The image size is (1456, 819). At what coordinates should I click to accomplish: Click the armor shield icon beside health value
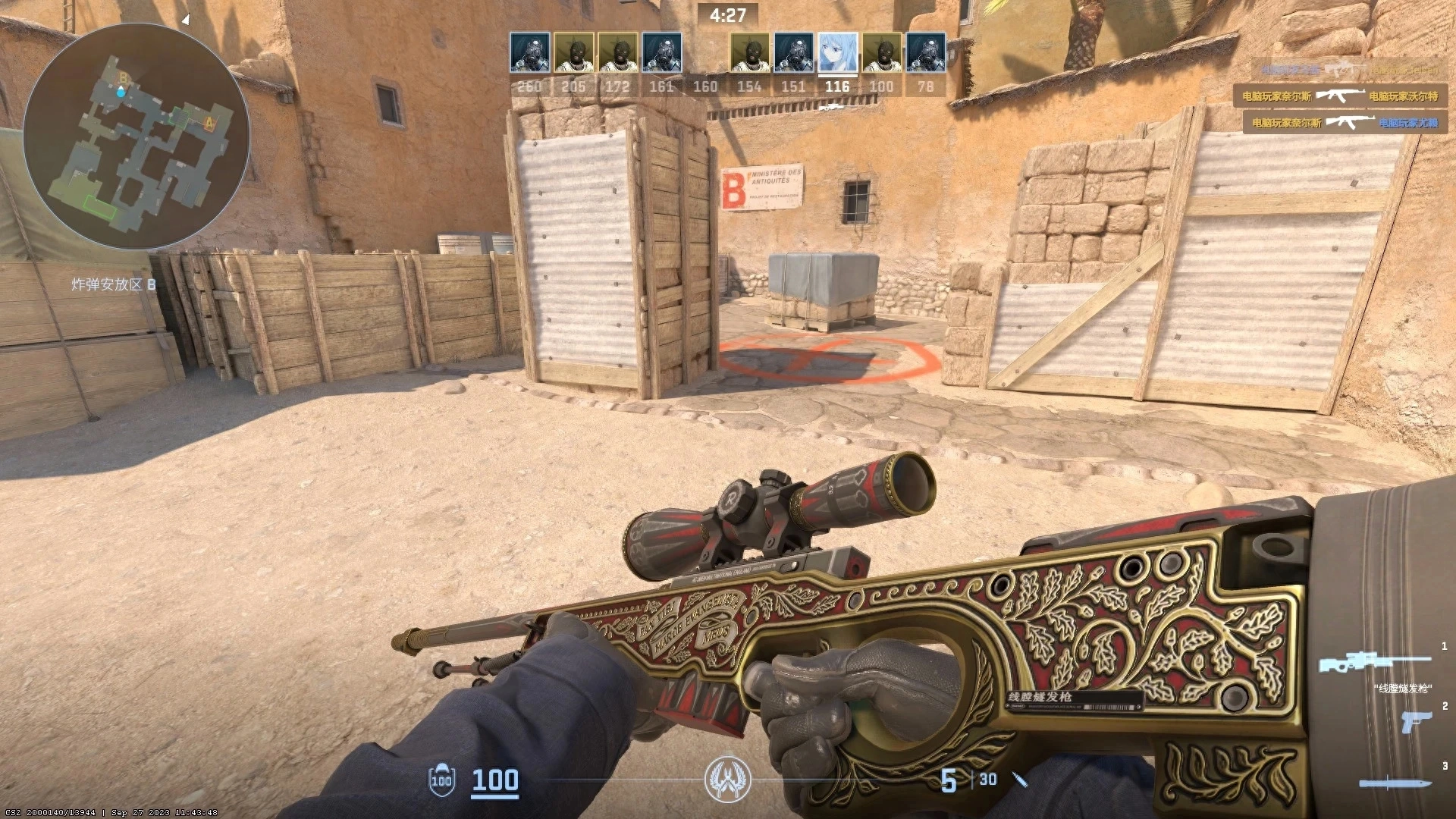click(442, 781)
